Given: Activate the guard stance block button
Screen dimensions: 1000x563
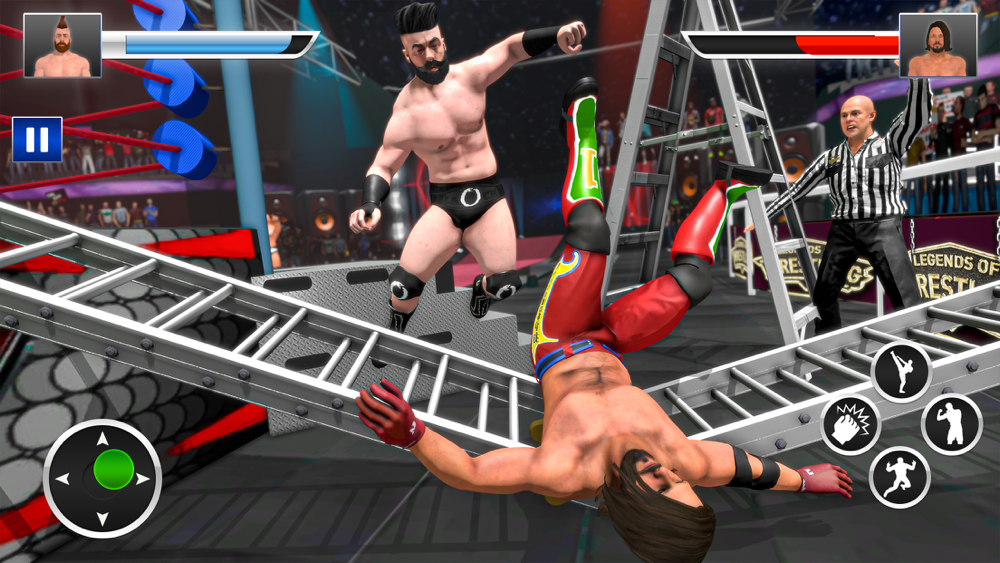Looking at the screenshot, I should pos(950,424).
